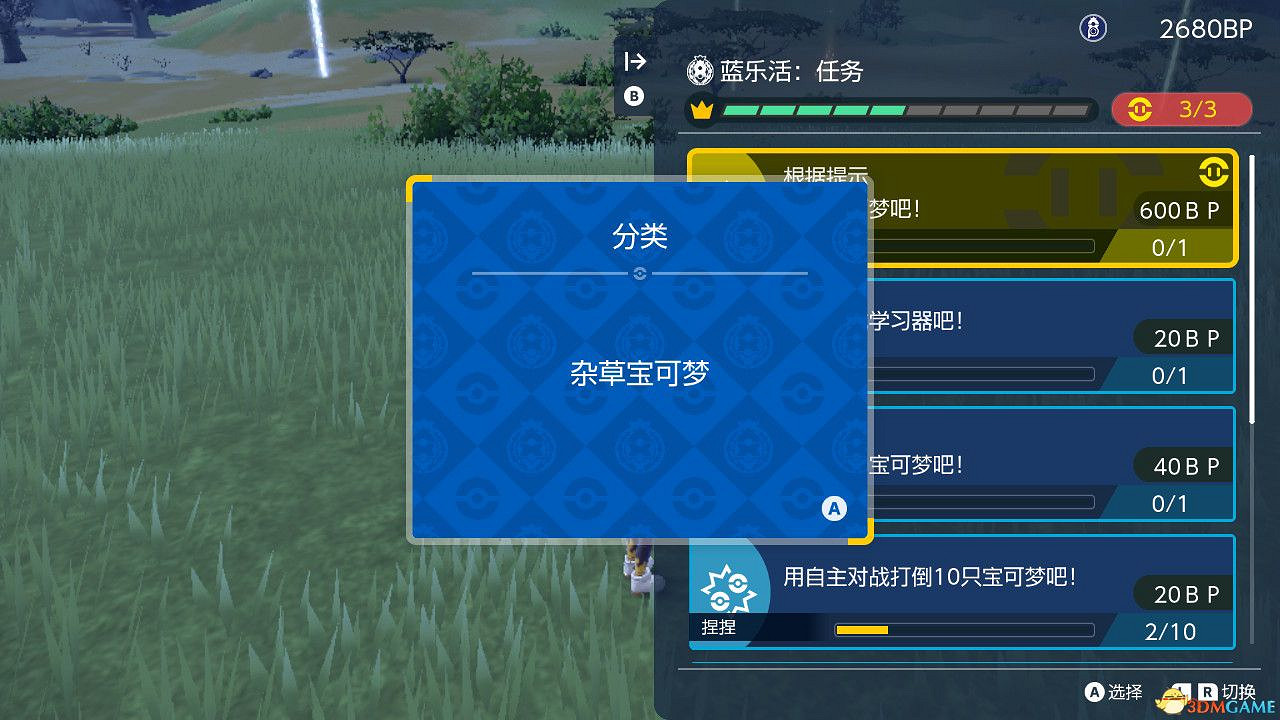Select the 蓝乐活 Pokéball header icon
Viewport: 1280px width, 720px height.
tap(699, 71)
